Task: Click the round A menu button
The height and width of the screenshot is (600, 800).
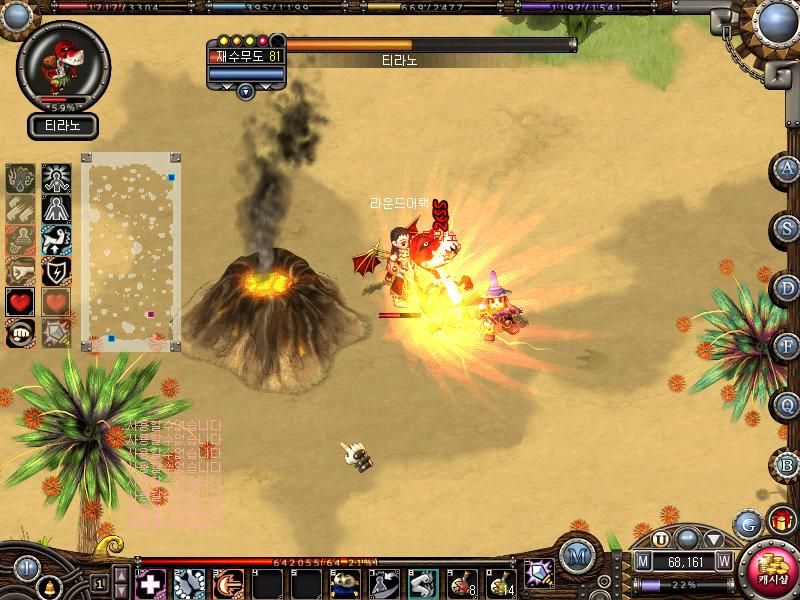Action: tap(788, 169)
